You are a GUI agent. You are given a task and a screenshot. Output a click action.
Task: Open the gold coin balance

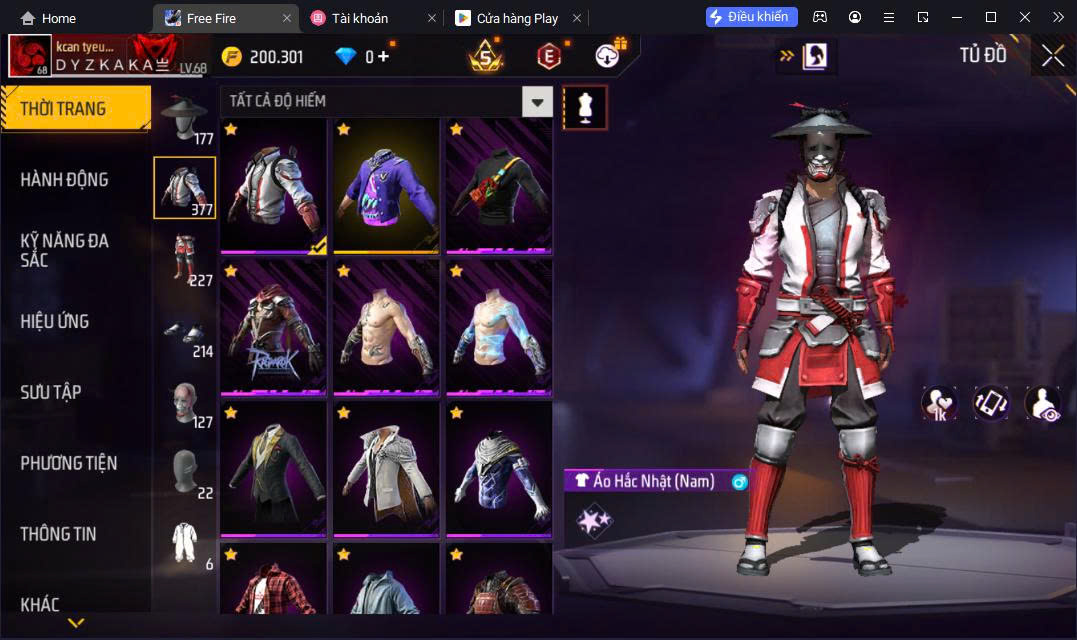(262, 57)
